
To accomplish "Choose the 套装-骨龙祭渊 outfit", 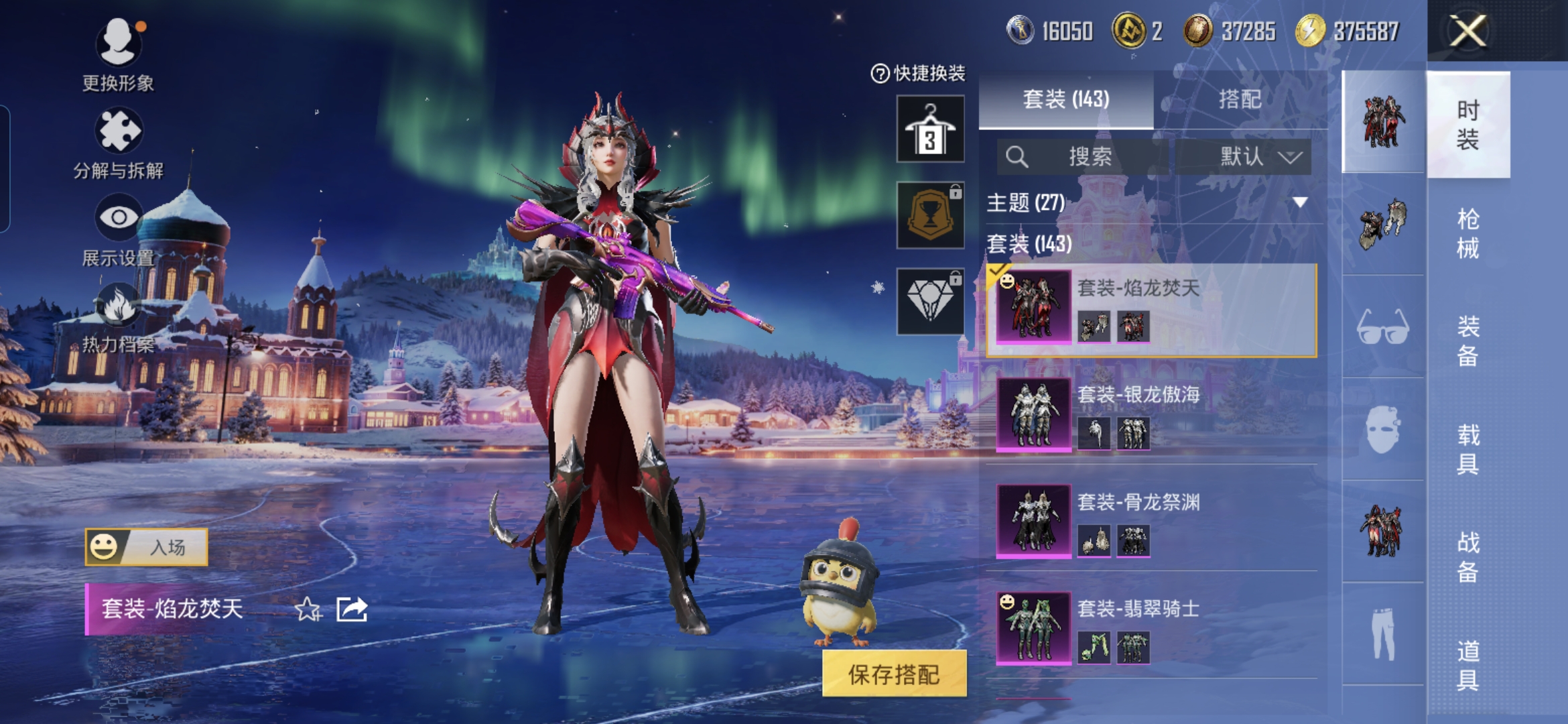I will (x=1153, y=520).
